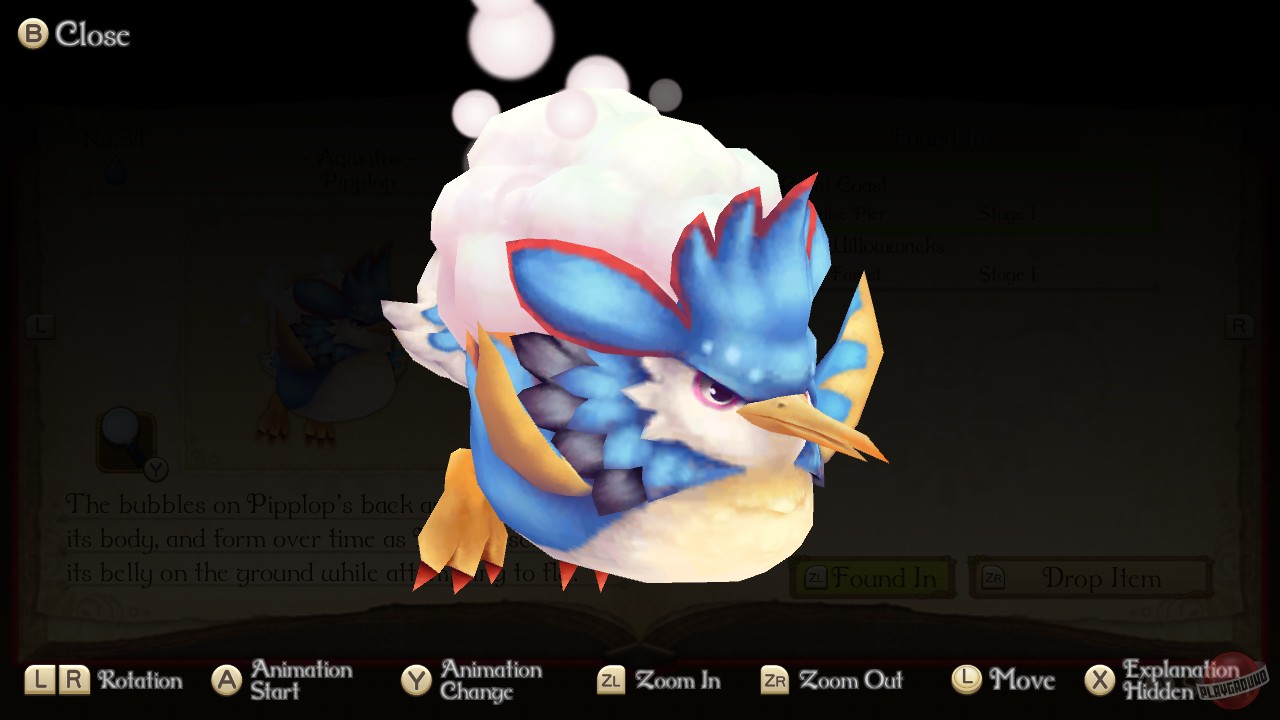
Task: Click the Y button icon for Animation Change
Action: 417,680
